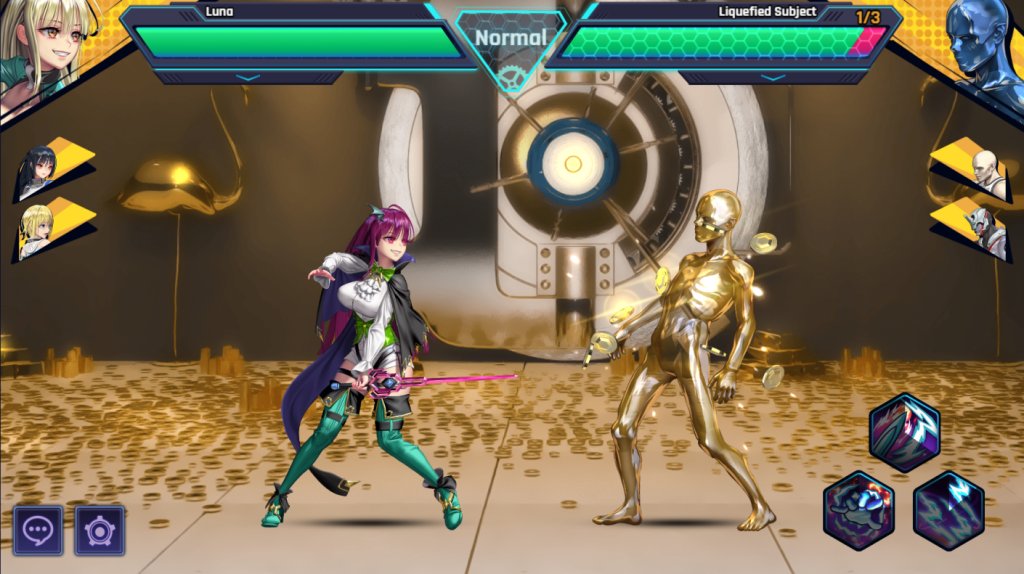Expand the arrow under Liquefied Subject's bar
This screenshot has width=1024, height=574.
tap(772, 77)
